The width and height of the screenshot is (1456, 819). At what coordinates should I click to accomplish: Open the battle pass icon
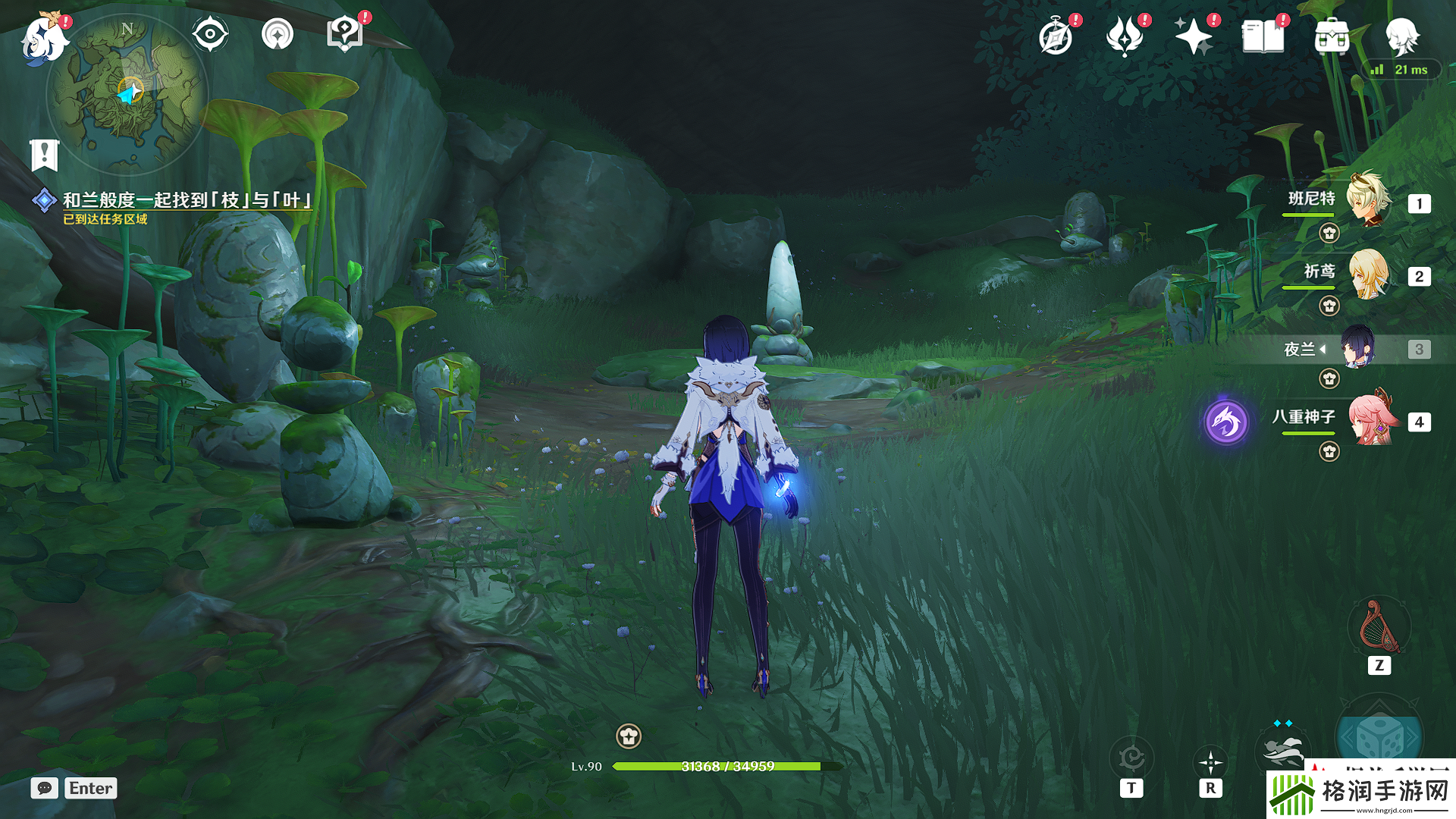(1125, 36)
